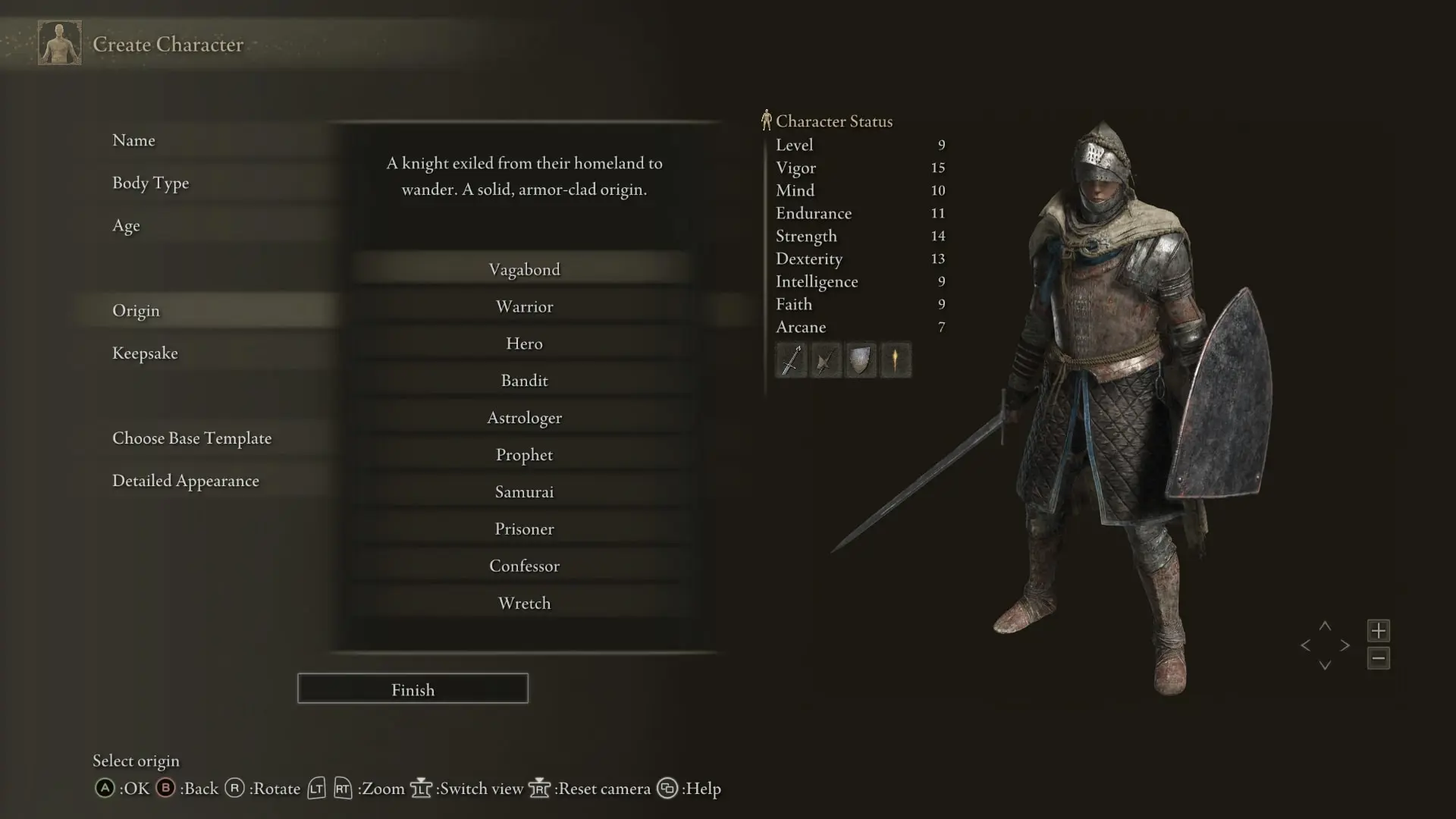
Task: Select the Samurai origin option
Action: 525,491
